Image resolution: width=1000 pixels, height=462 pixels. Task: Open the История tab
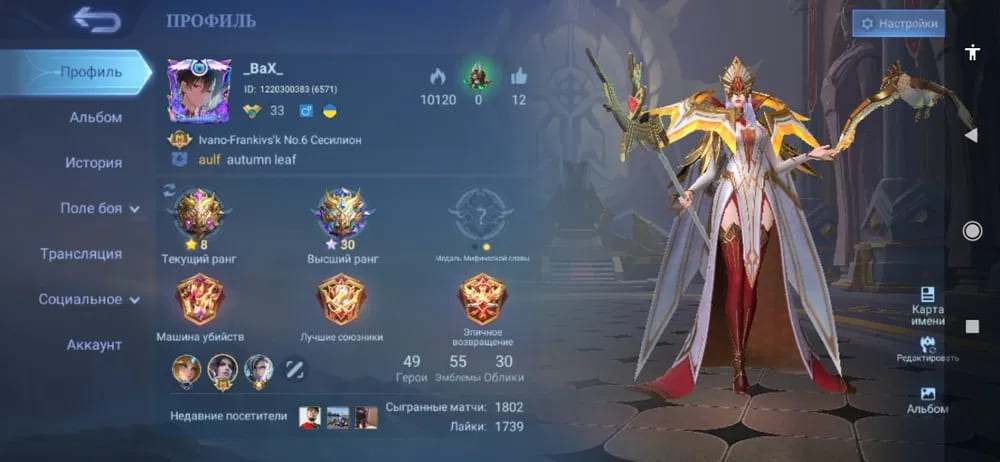click(x=94, y=162)
